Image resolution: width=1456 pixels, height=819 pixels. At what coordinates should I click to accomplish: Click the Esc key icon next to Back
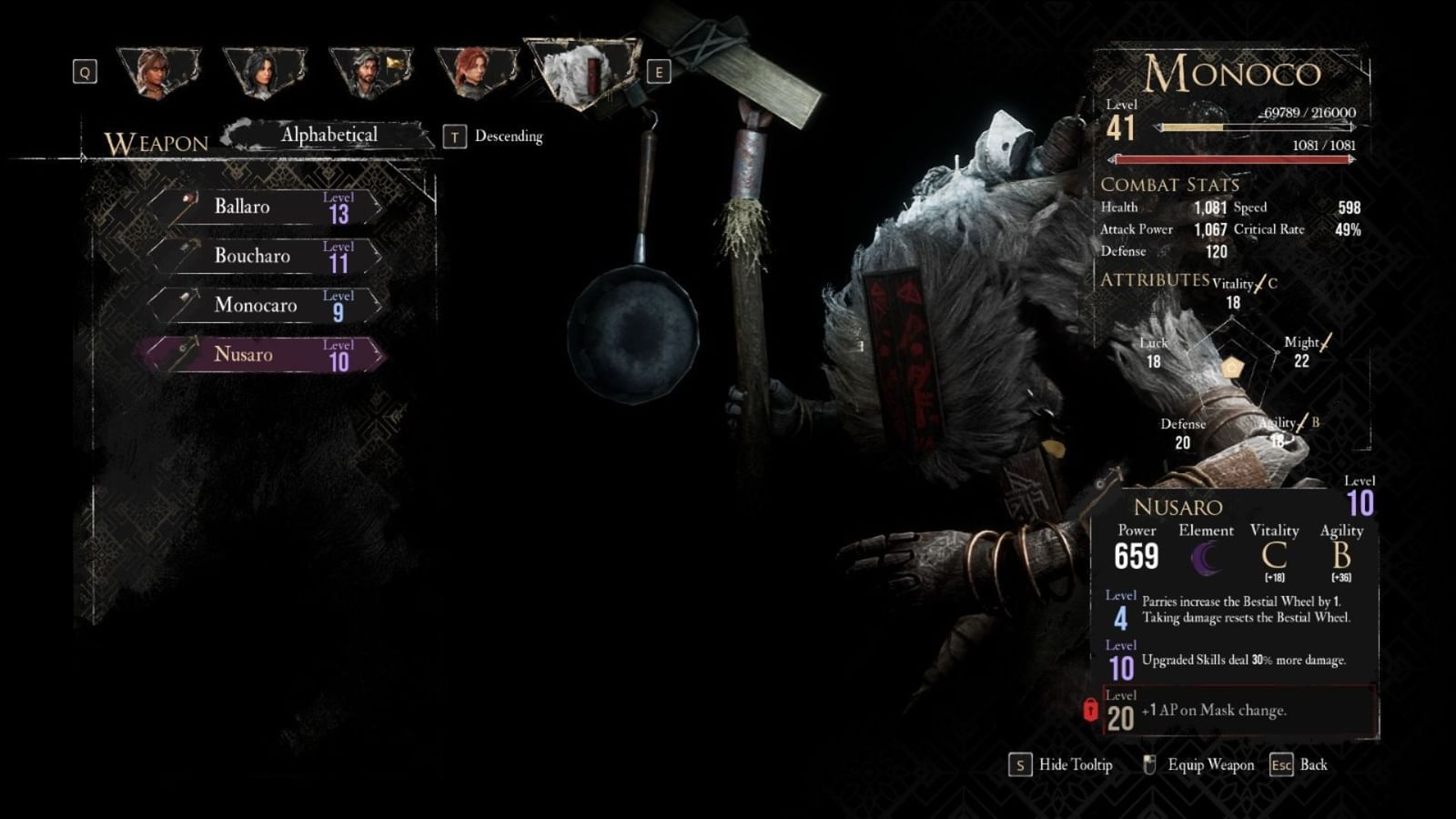tap(1282, 765)
